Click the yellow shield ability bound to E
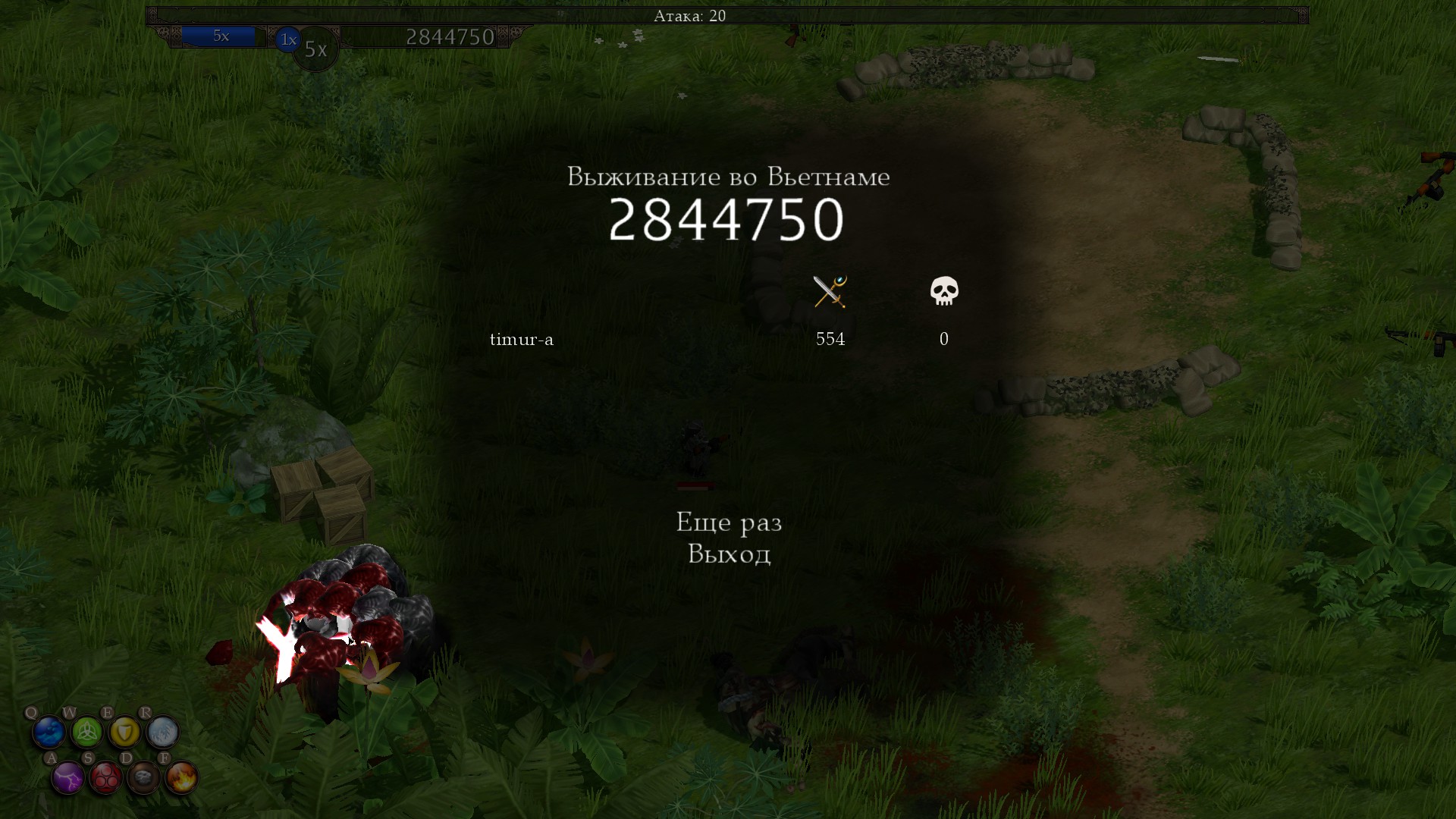This screenshot has width=1456, height=819. click(126, 732)
